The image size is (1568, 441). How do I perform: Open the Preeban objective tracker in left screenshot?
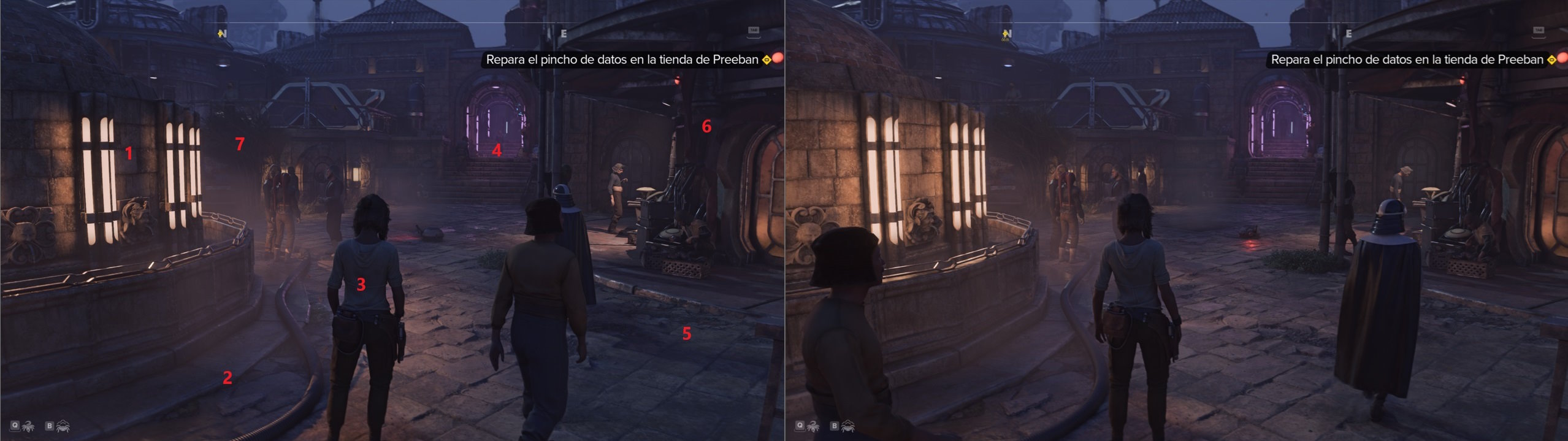[766, 60]
